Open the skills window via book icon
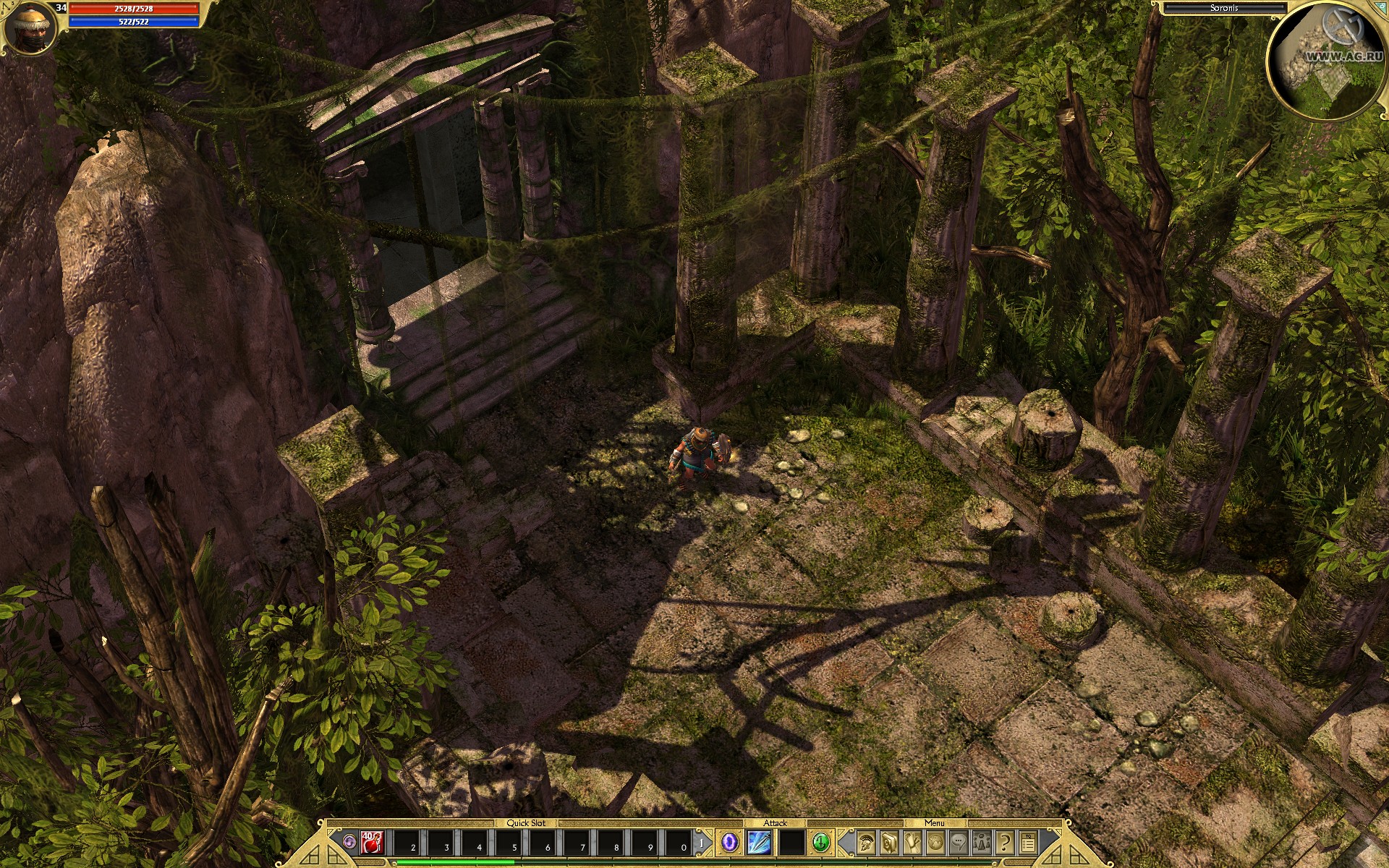The width and height of the screenshot is (1389, 868). pos(888,841)
